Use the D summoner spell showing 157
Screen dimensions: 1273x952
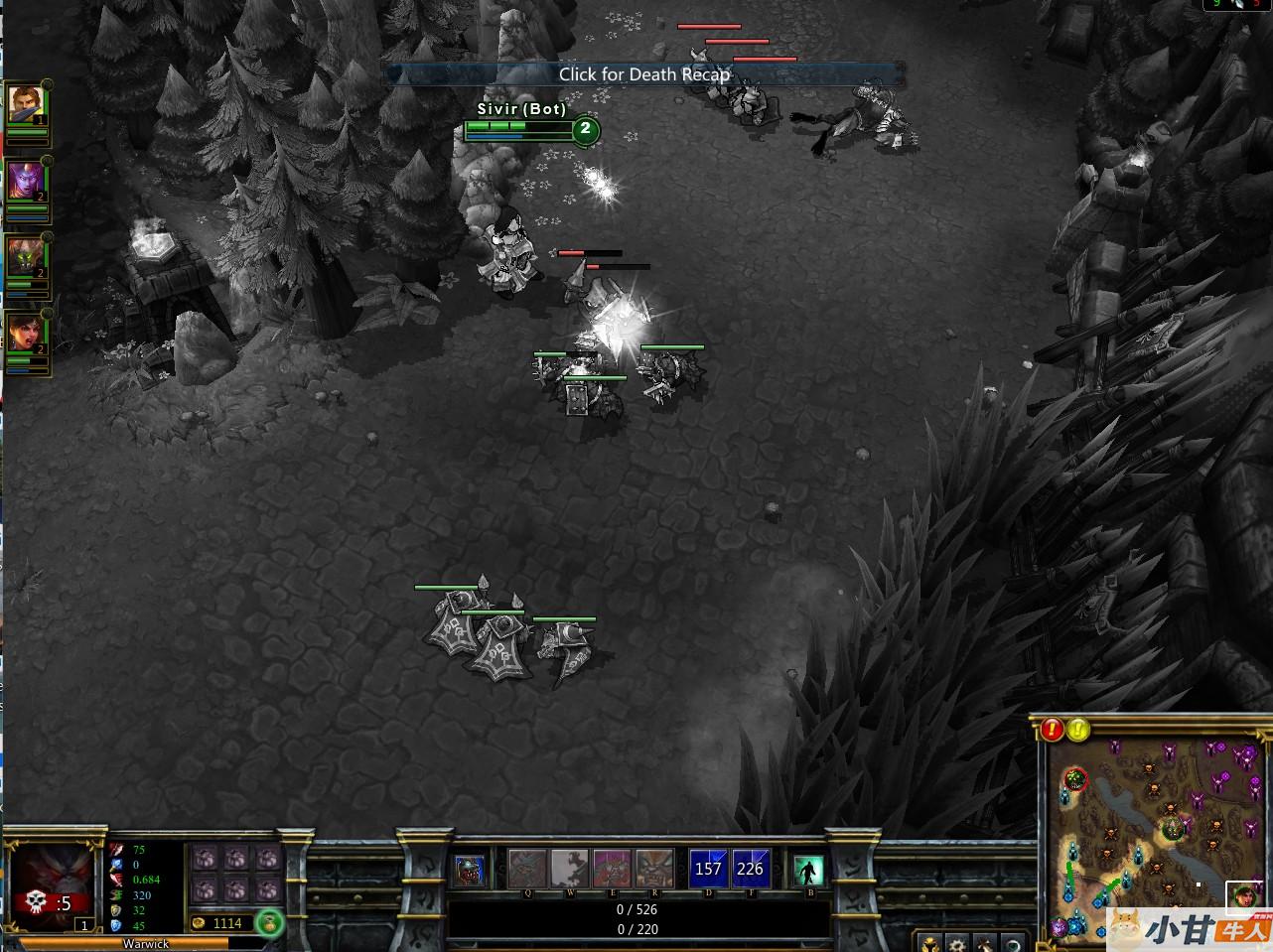pos(708,869)
